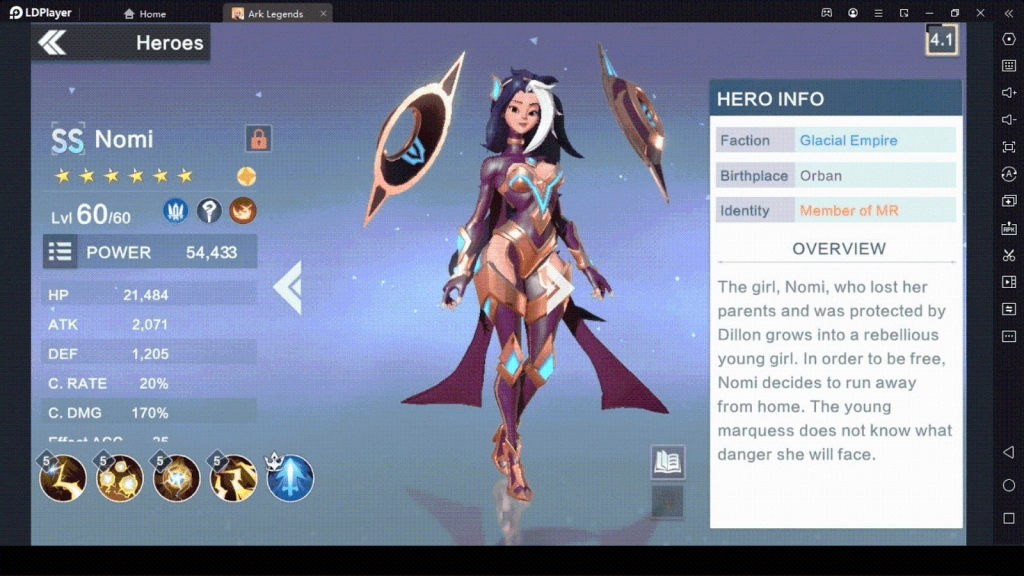Select the blue crowned arrow skill icon

[x=290, y=478]
